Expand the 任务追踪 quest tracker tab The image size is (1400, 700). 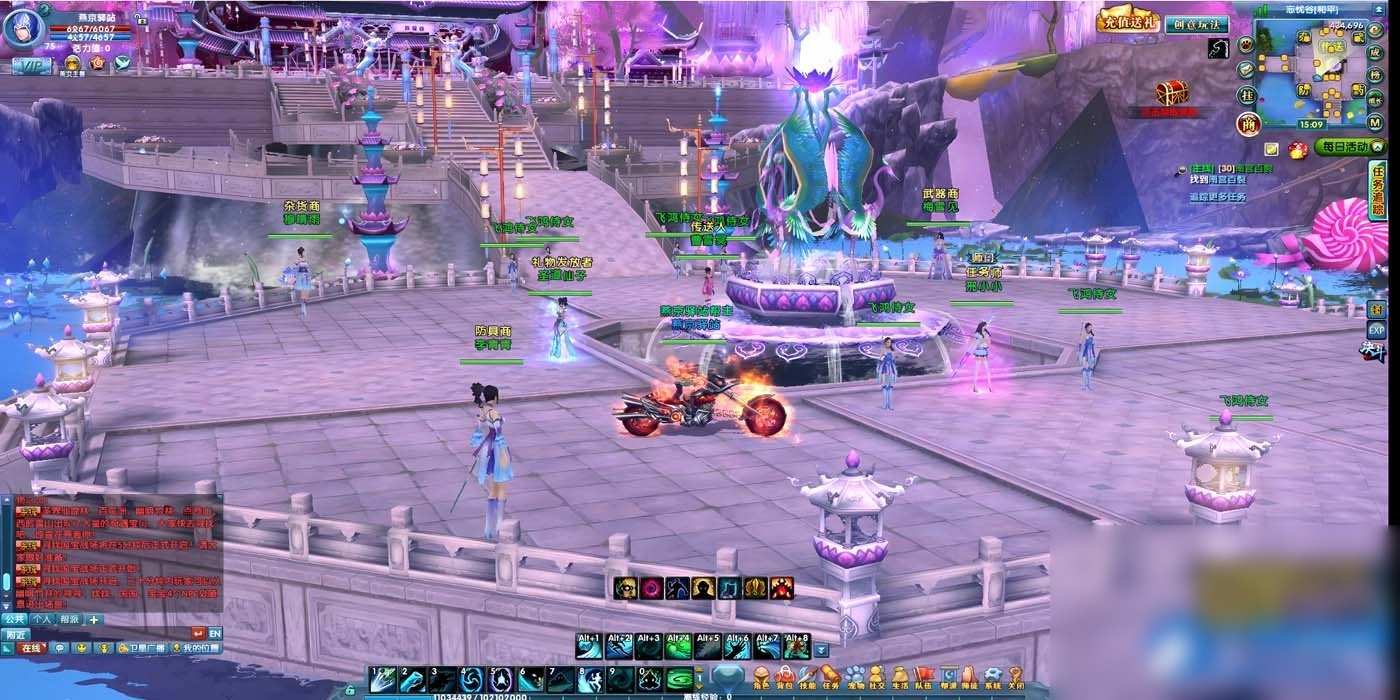pyautogui.click(x=1377, y=190)
